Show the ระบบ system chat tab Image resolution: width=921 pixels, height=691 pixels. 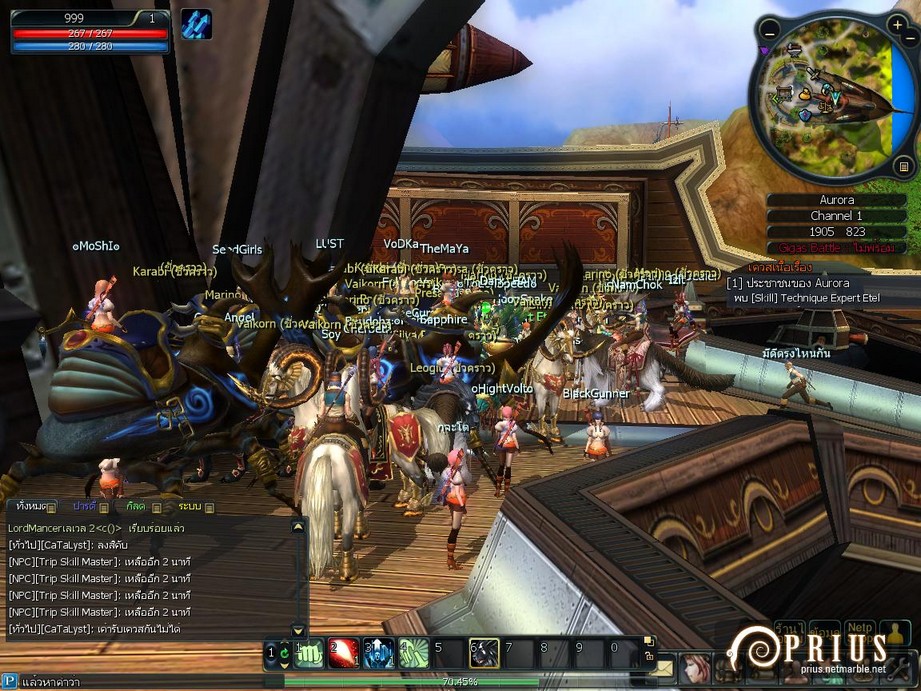(190, 507)
